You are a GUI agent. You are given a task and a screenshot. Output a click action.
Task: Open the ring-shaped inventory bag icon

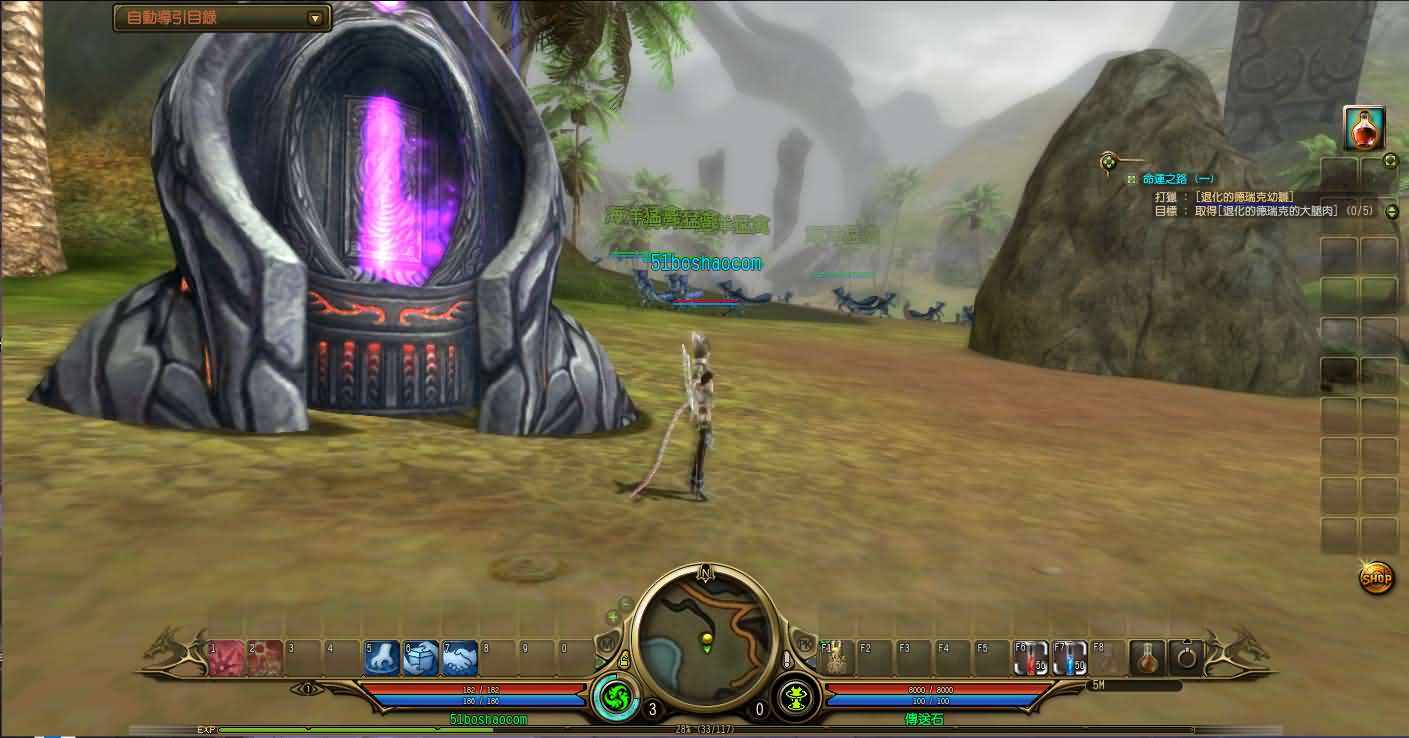point(1186,660)
